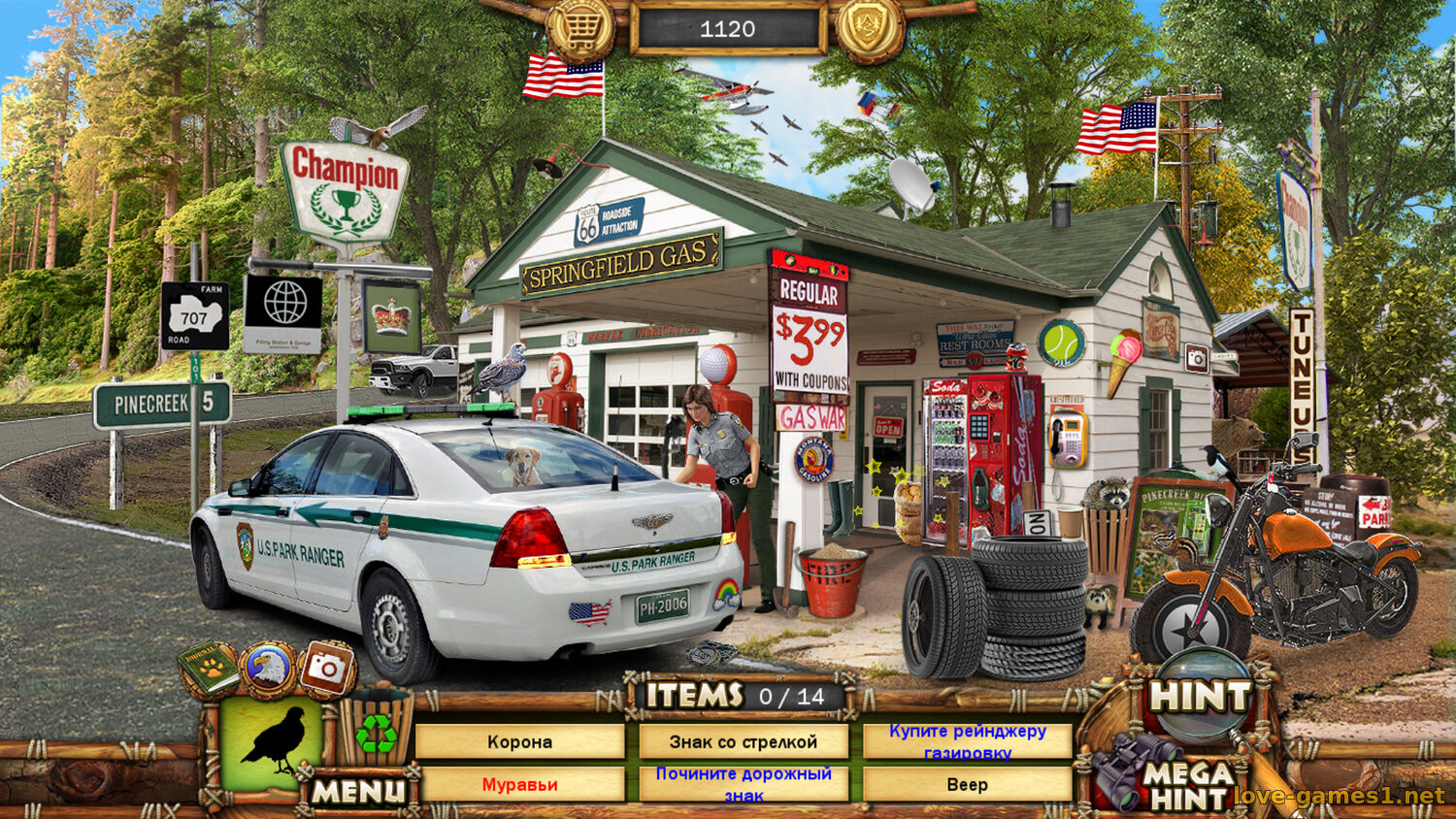Select the 'Муравьи' item in list
The height and width of the screenshot is (819, 1456).
click(519, 785)
